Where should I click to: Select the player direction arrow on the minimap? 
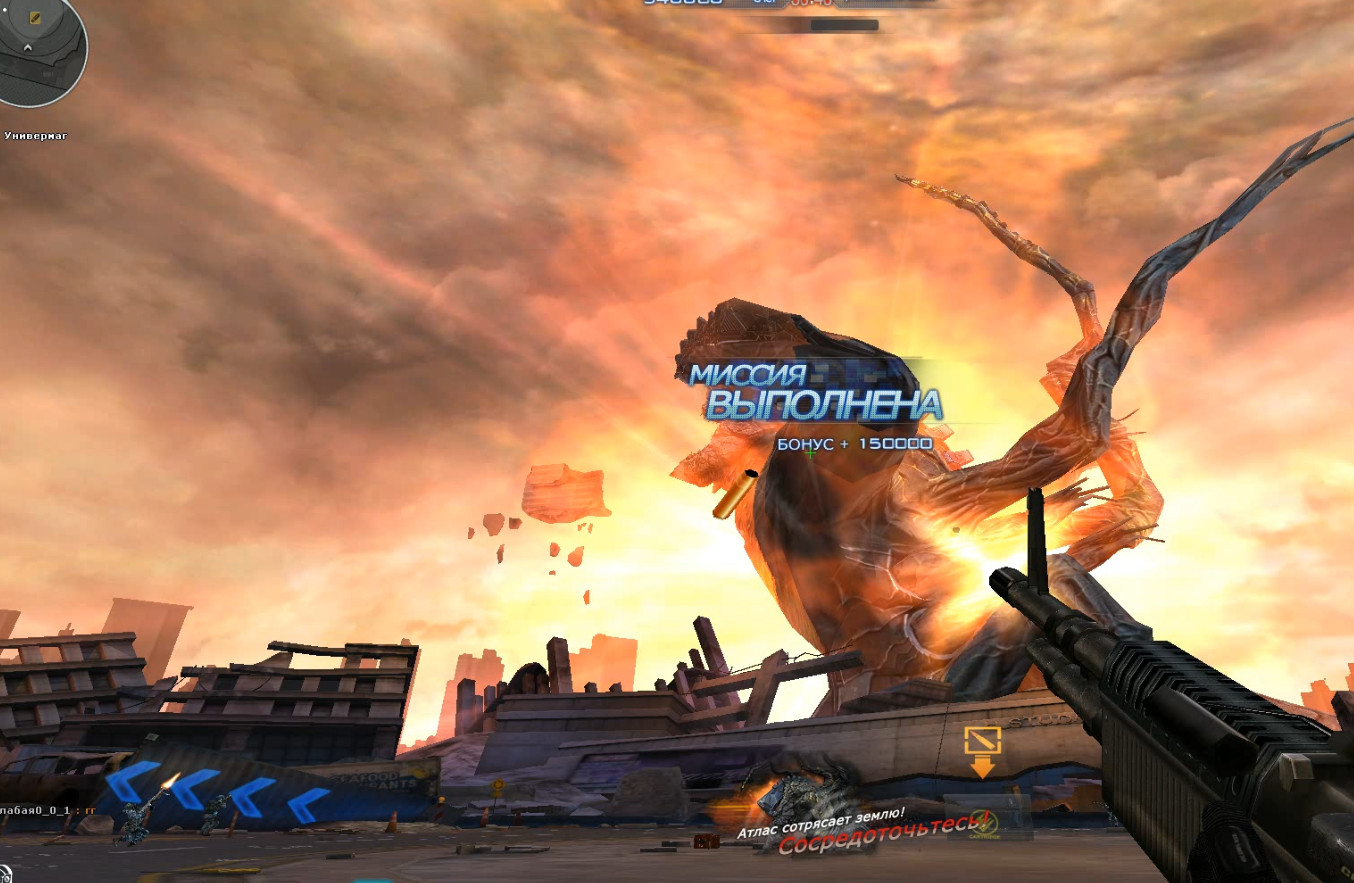(28, 47)
